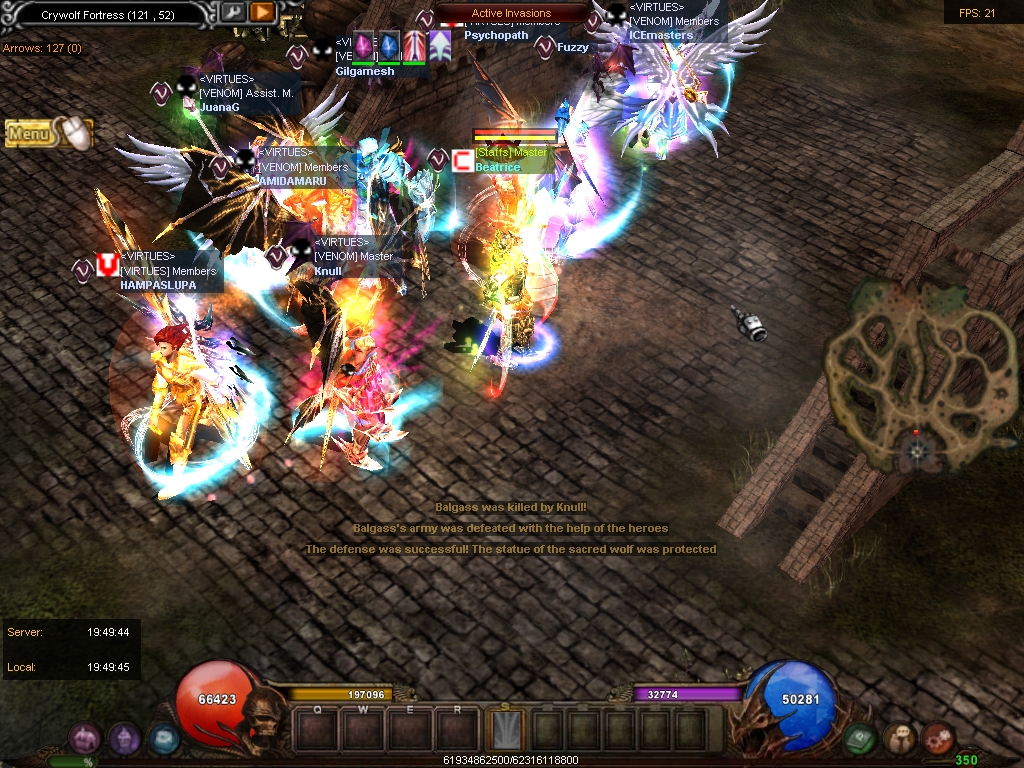Click the R hotkey item slot
The image size is (1024, 768).
pos(457,730)
